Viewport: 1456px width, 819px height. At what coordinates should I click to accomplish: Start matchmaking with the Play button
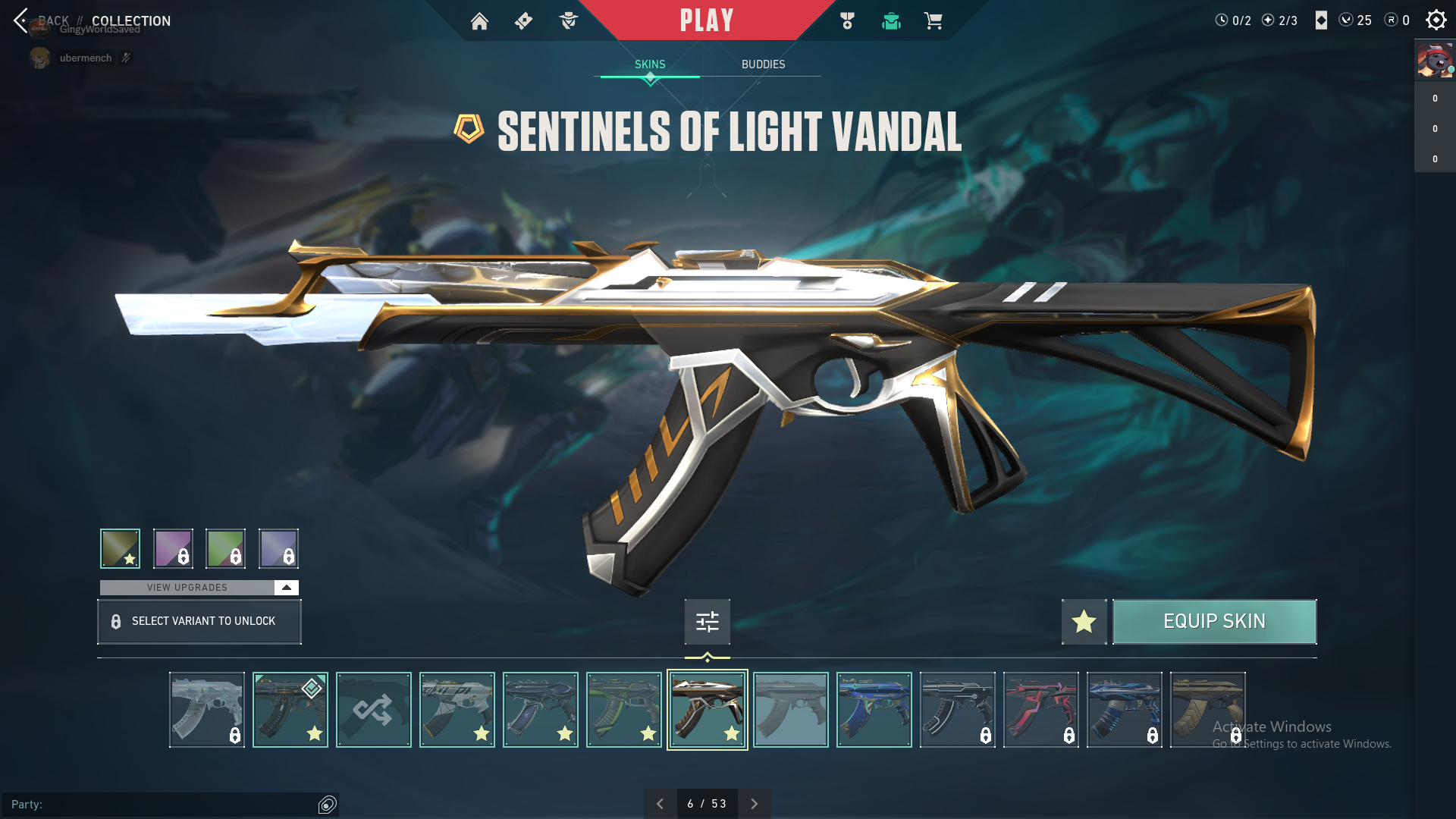tap(707, 20)
